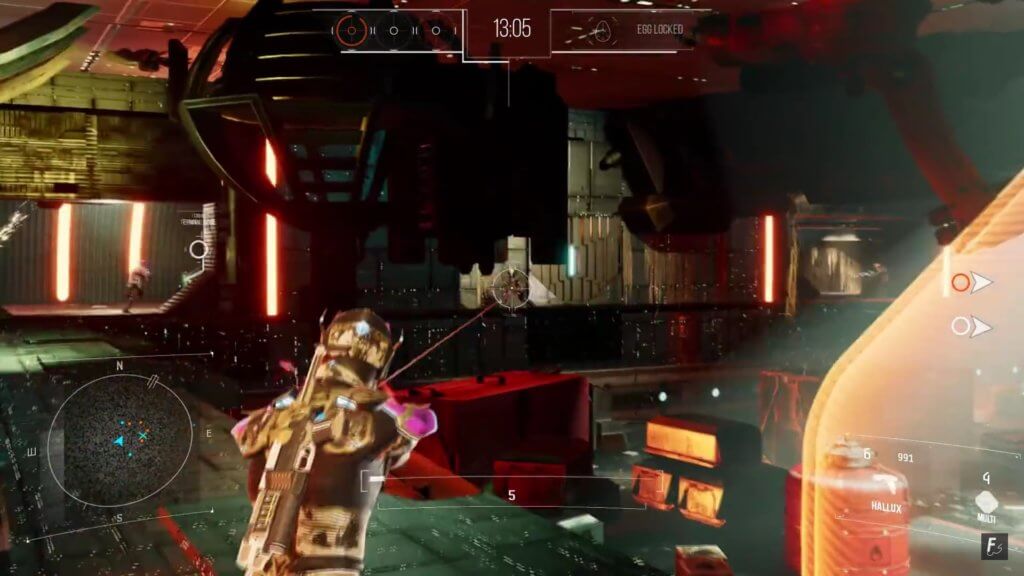The height and width of the screenshot is (576, 1024).
Task: Click the red circle arrow marker
Action: pos(970,283)
